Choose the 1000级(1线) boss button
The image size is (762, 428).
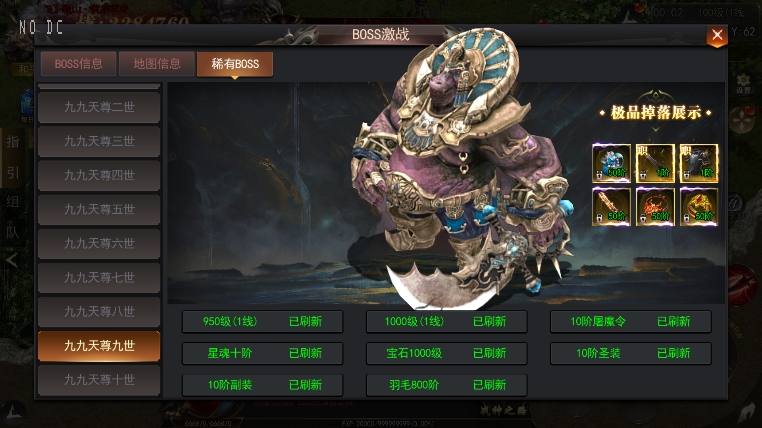pos(446,322)
